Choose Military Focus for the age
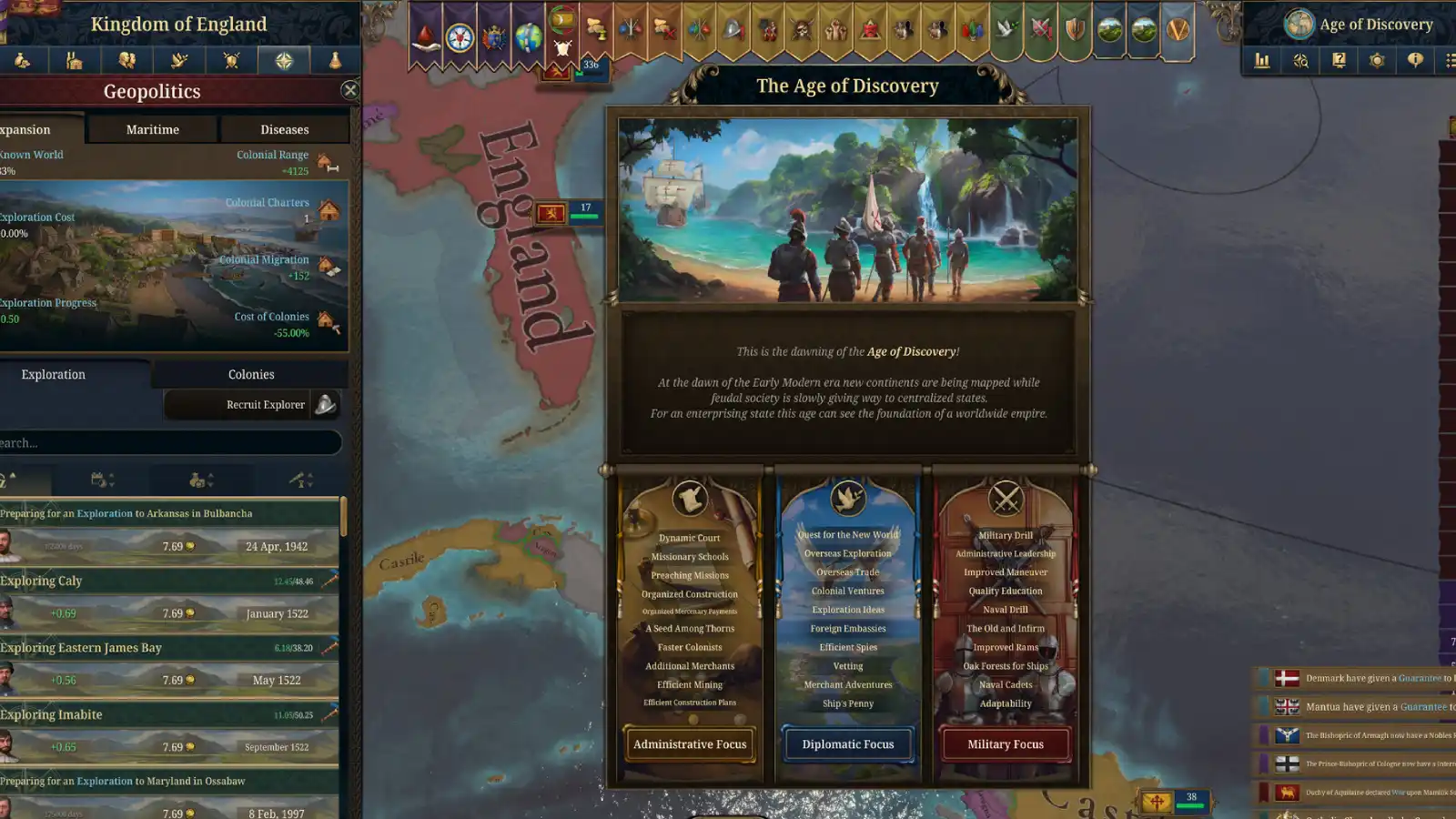The image size is (1456, 819). click(1005, 744)
